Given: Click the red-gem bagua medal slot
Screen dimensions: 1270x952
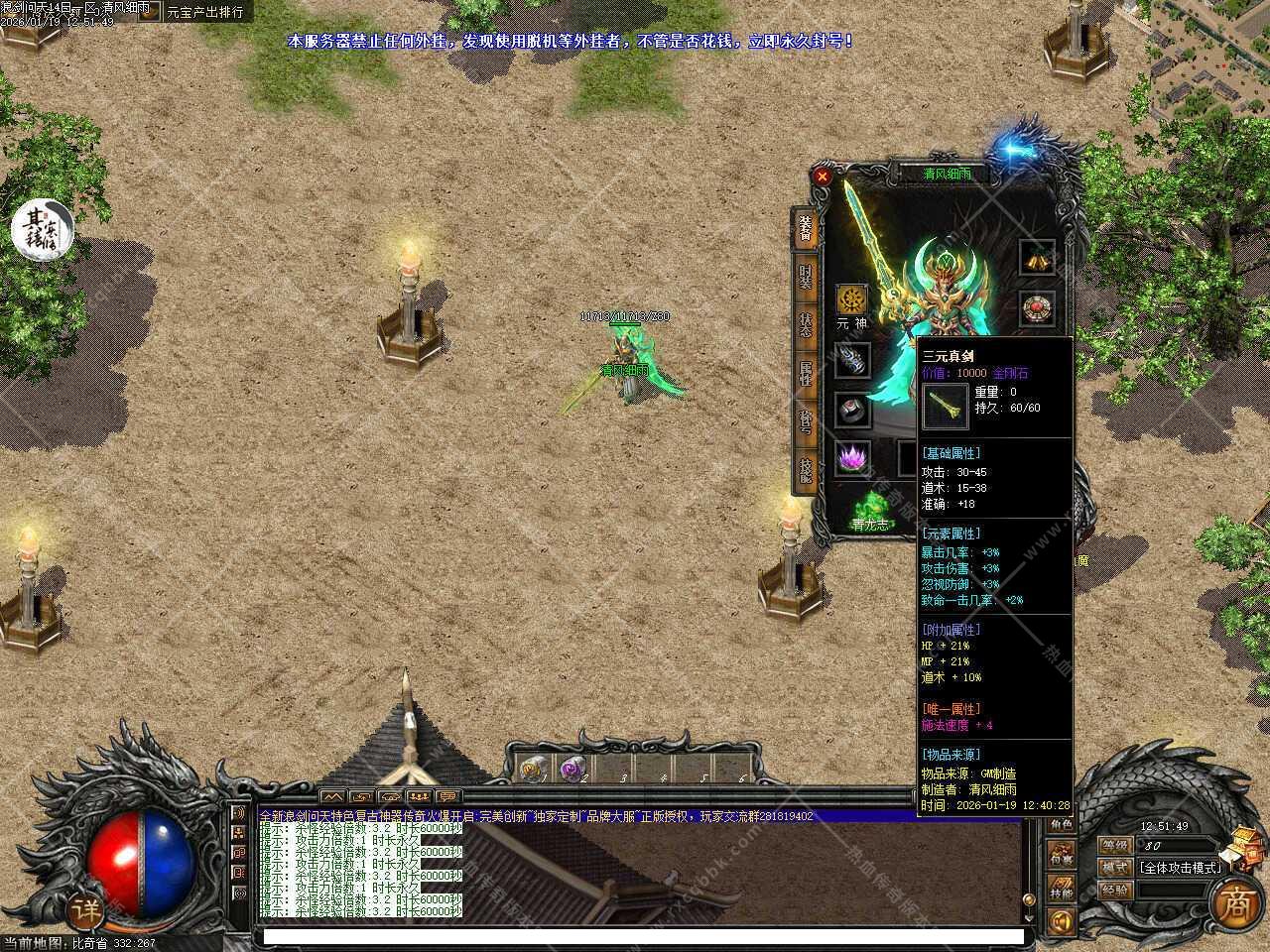Looking at the screenshot, I should coord(1038,307).
